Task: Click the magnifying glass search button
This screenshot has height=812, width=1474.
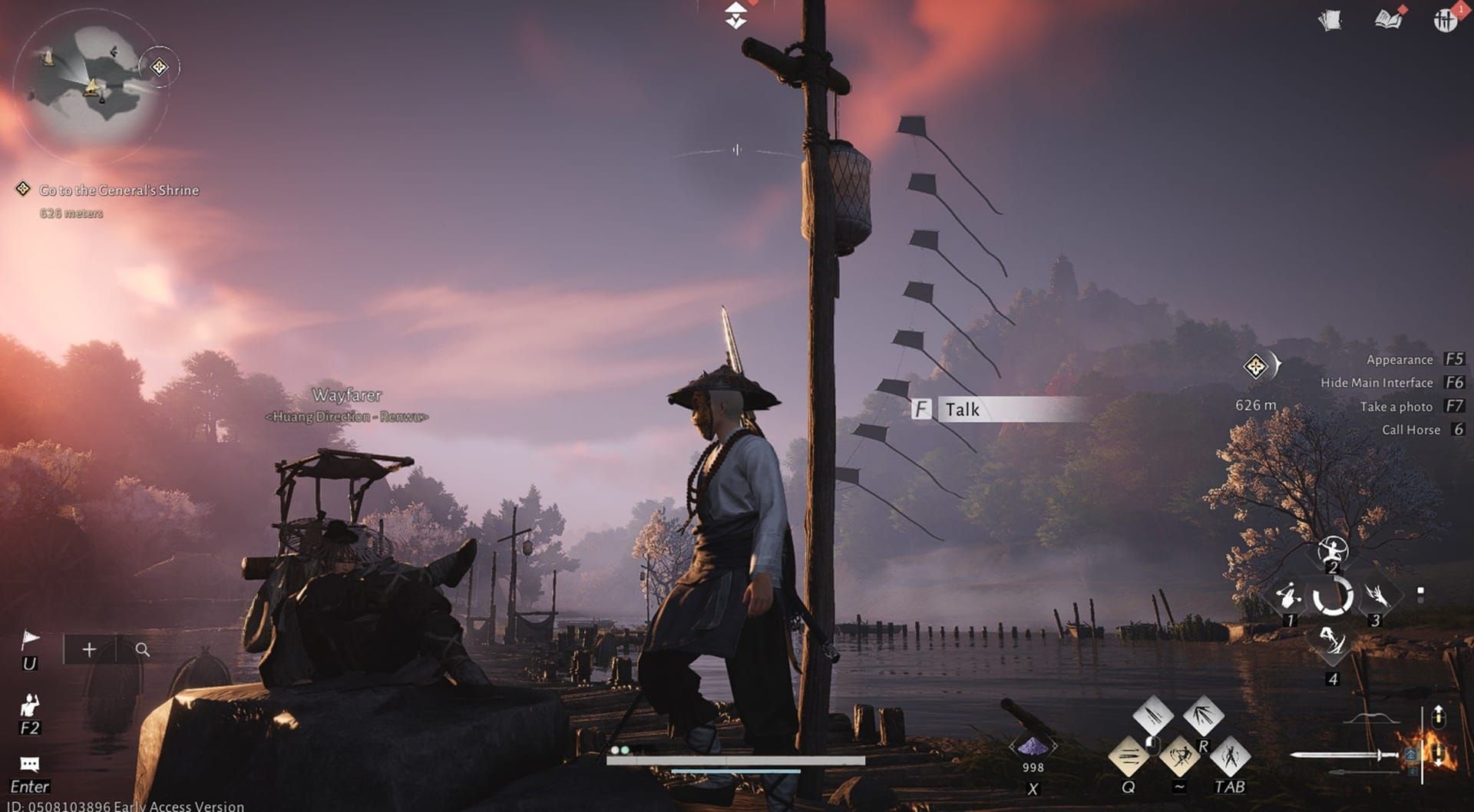Action: 142,650
